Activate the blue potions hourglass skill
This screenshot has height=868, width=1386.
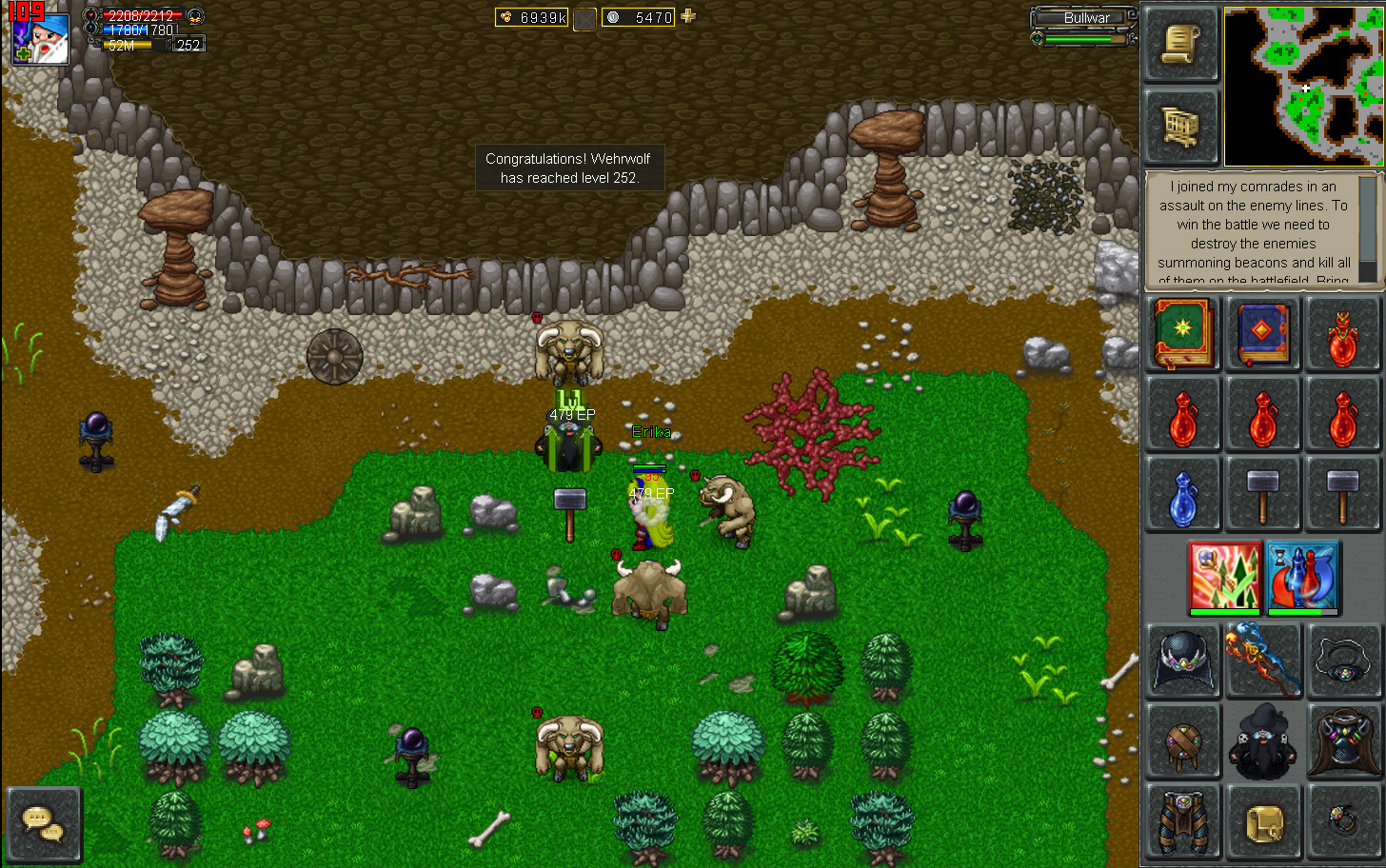pyautogui.click(x=1303, y=577)
